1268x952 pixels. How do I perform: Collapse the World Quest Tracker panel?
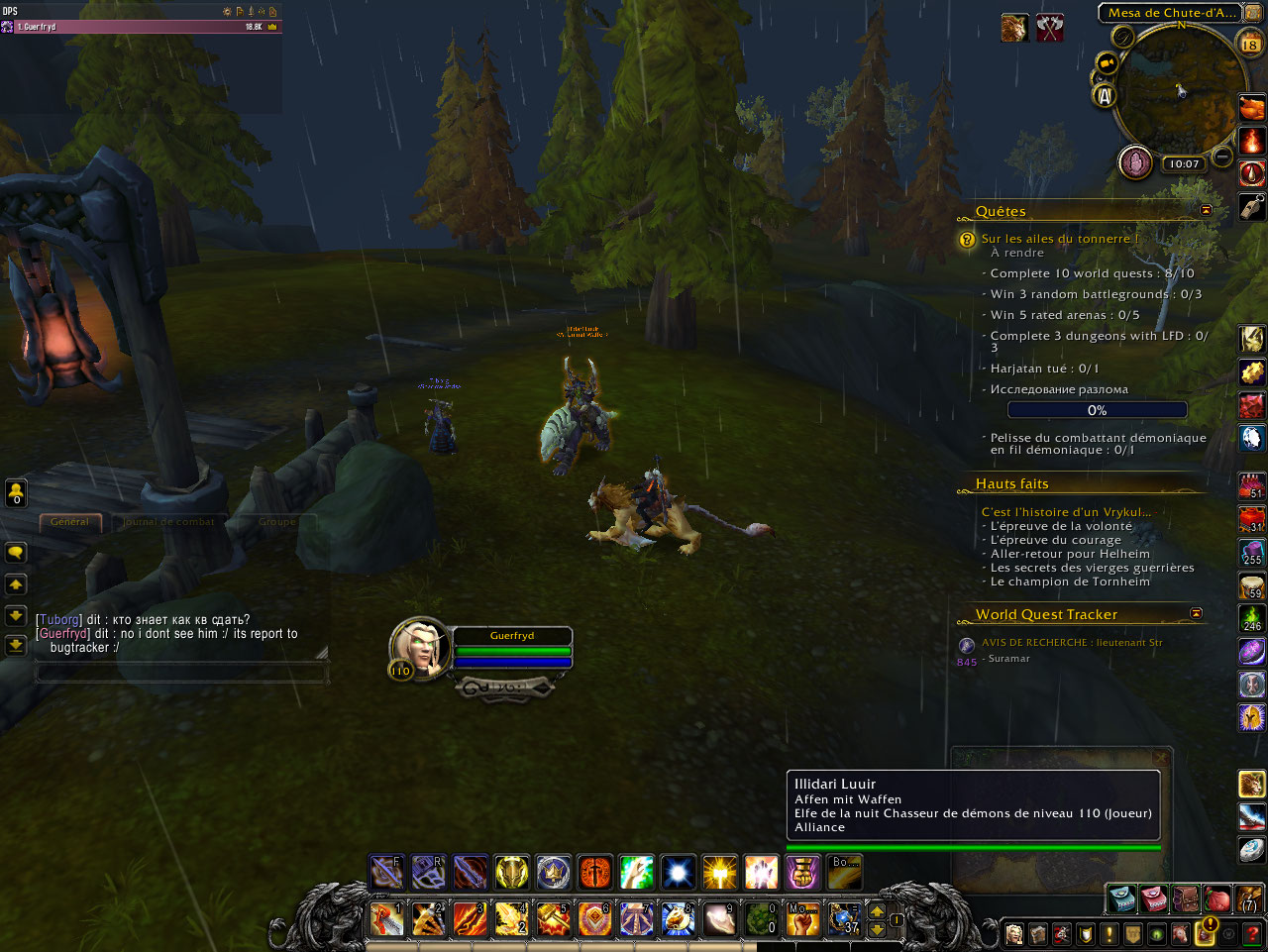[x=1196, y=614]
